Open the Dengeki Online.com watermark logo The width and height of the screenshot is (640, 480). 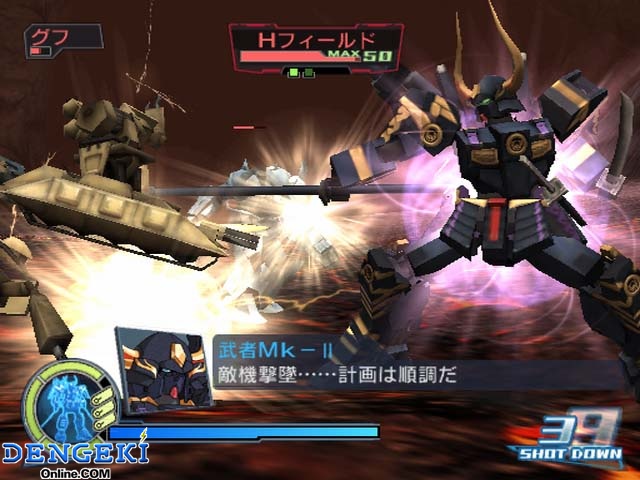(76, 458)
